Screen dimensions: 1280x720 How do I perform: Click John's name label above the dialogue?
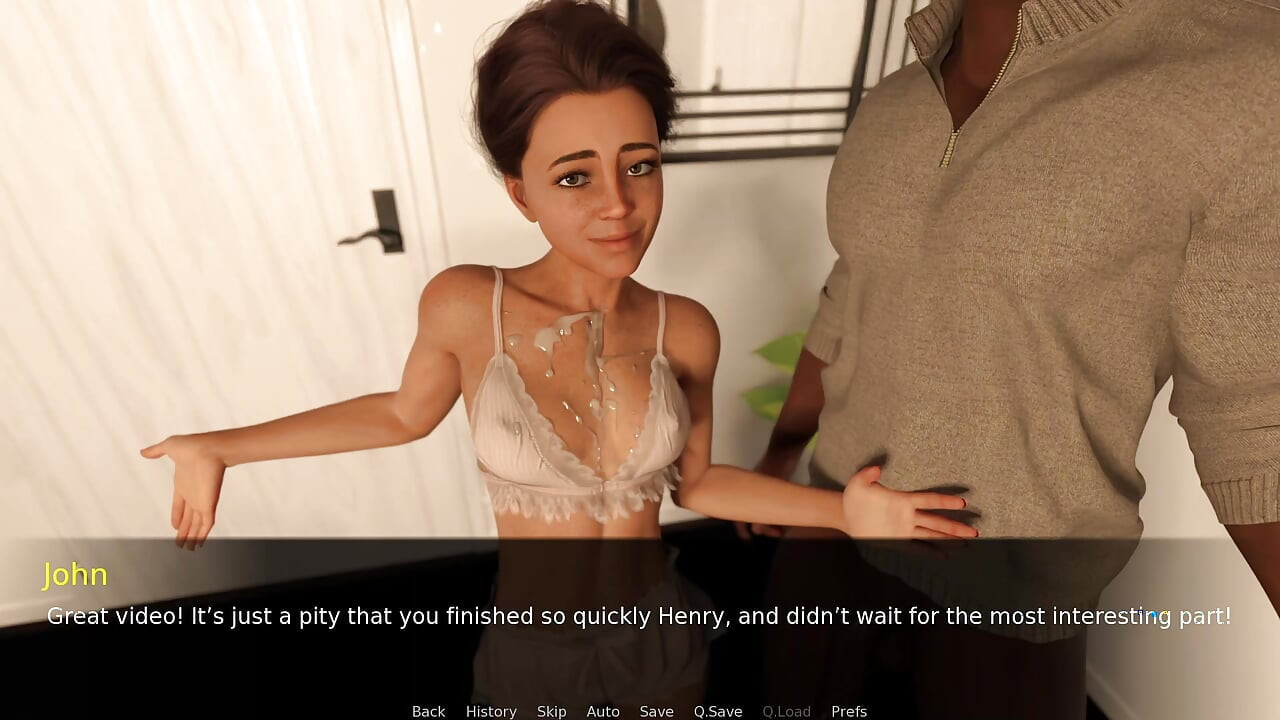[77, 575]
